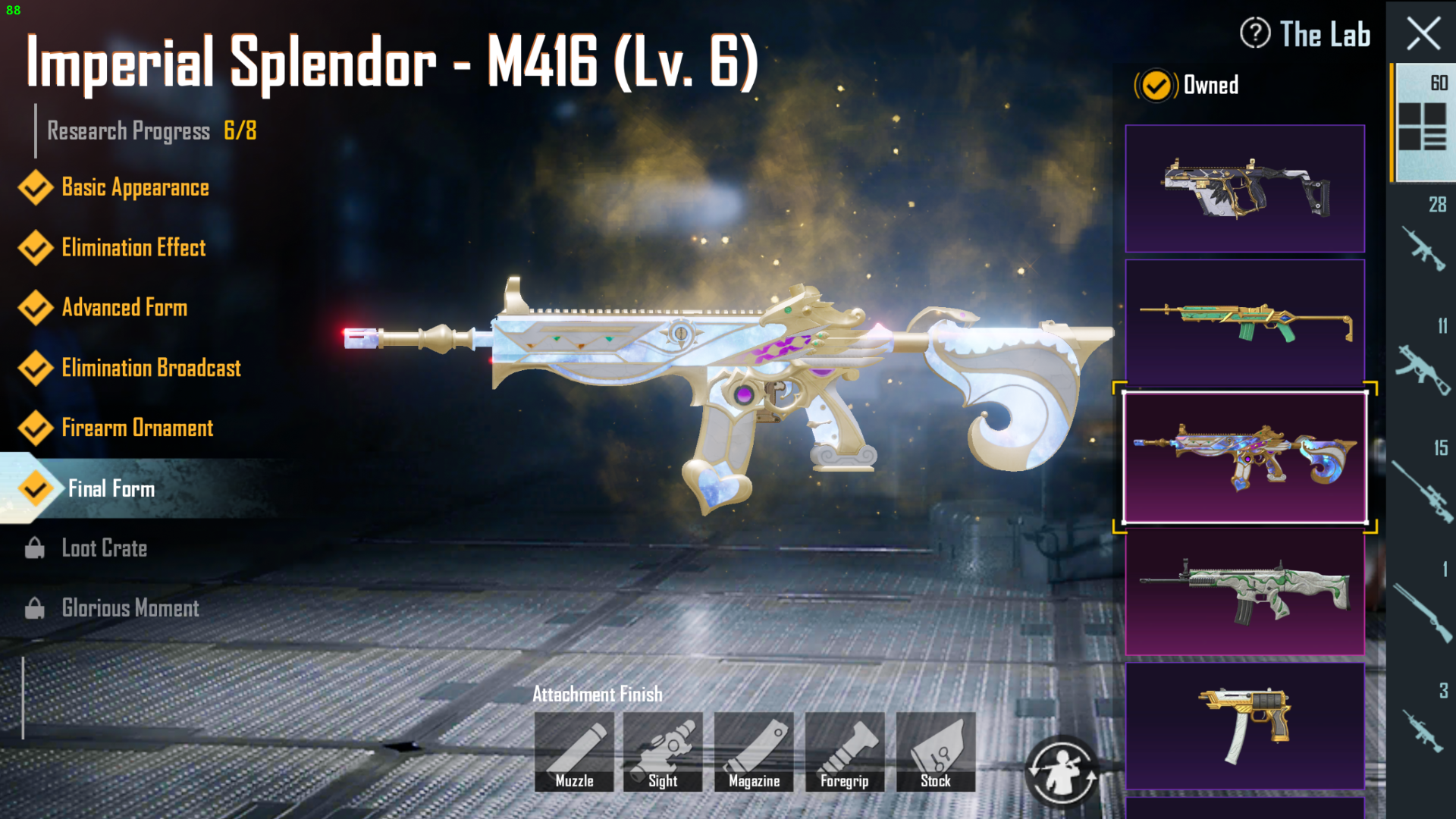Image resolution: width=1456 pixels, height=819 pixels.
Task: Choose the Muzzle attachment finish
Action: point(574,752)
